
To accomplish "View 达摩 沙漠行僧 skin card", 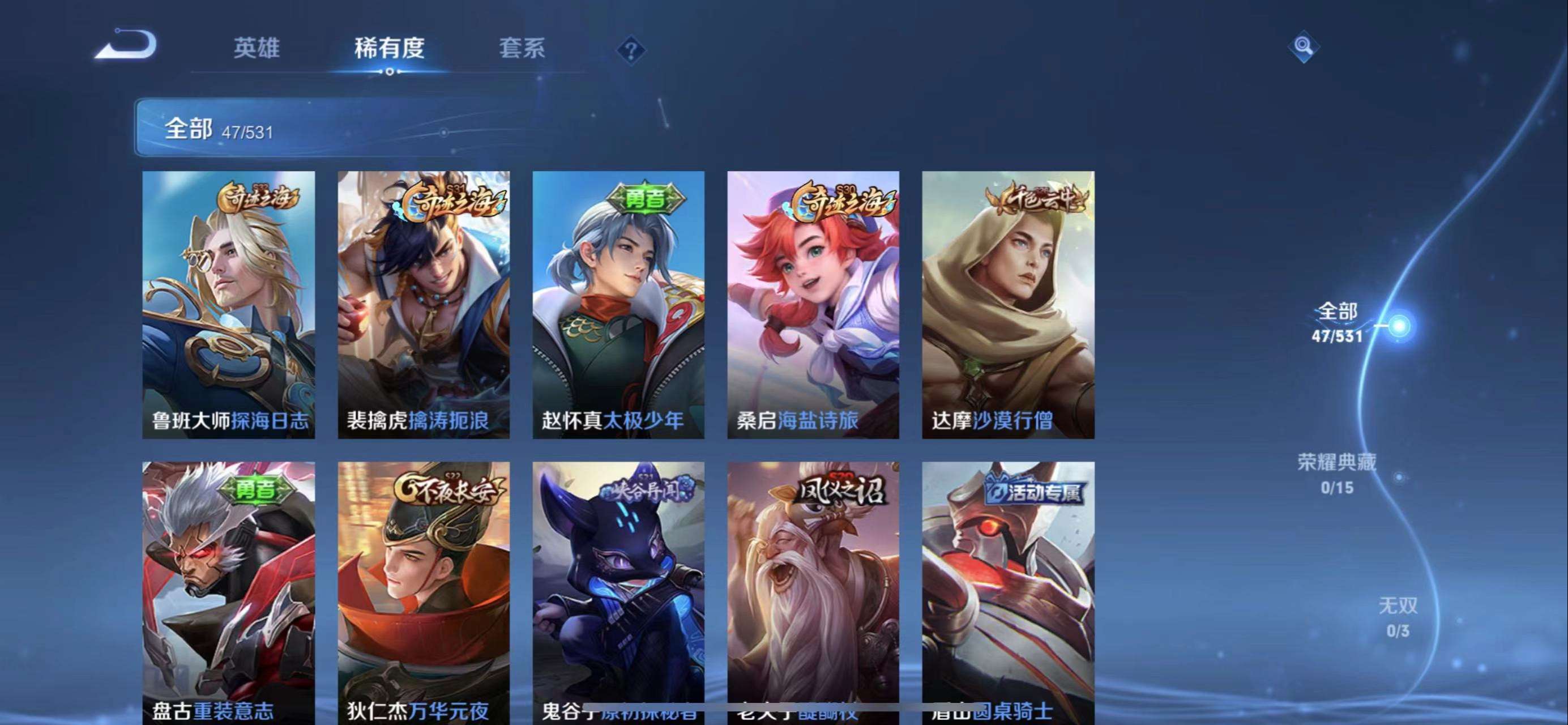I will tap(1008, 304).
